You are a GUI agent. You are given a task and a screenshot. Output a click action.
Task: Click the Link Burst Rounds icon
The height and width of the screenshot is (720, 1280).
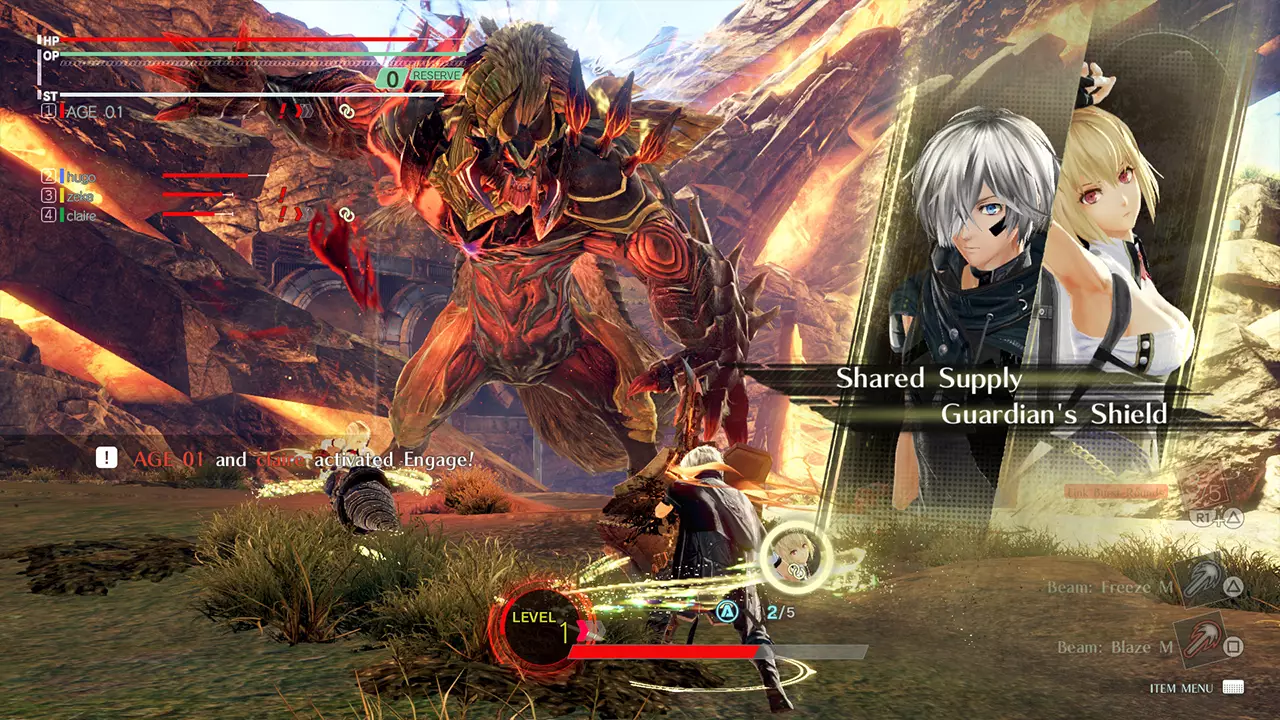click(x=1115, y=492)
